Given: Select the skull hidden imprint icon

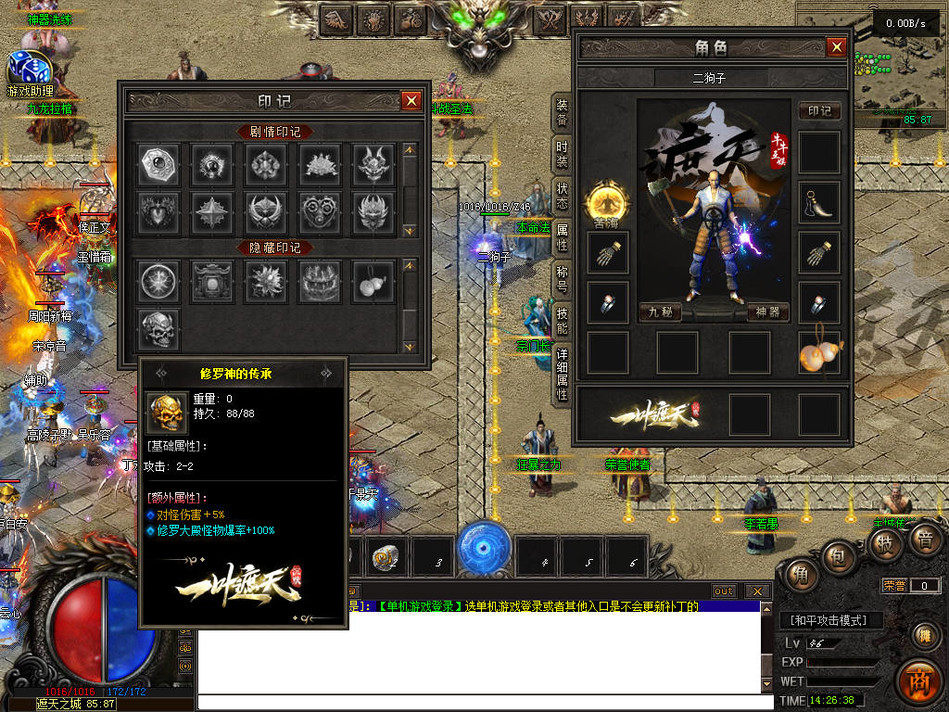Looking at the screenshot, I should click(x=158, y=329).
